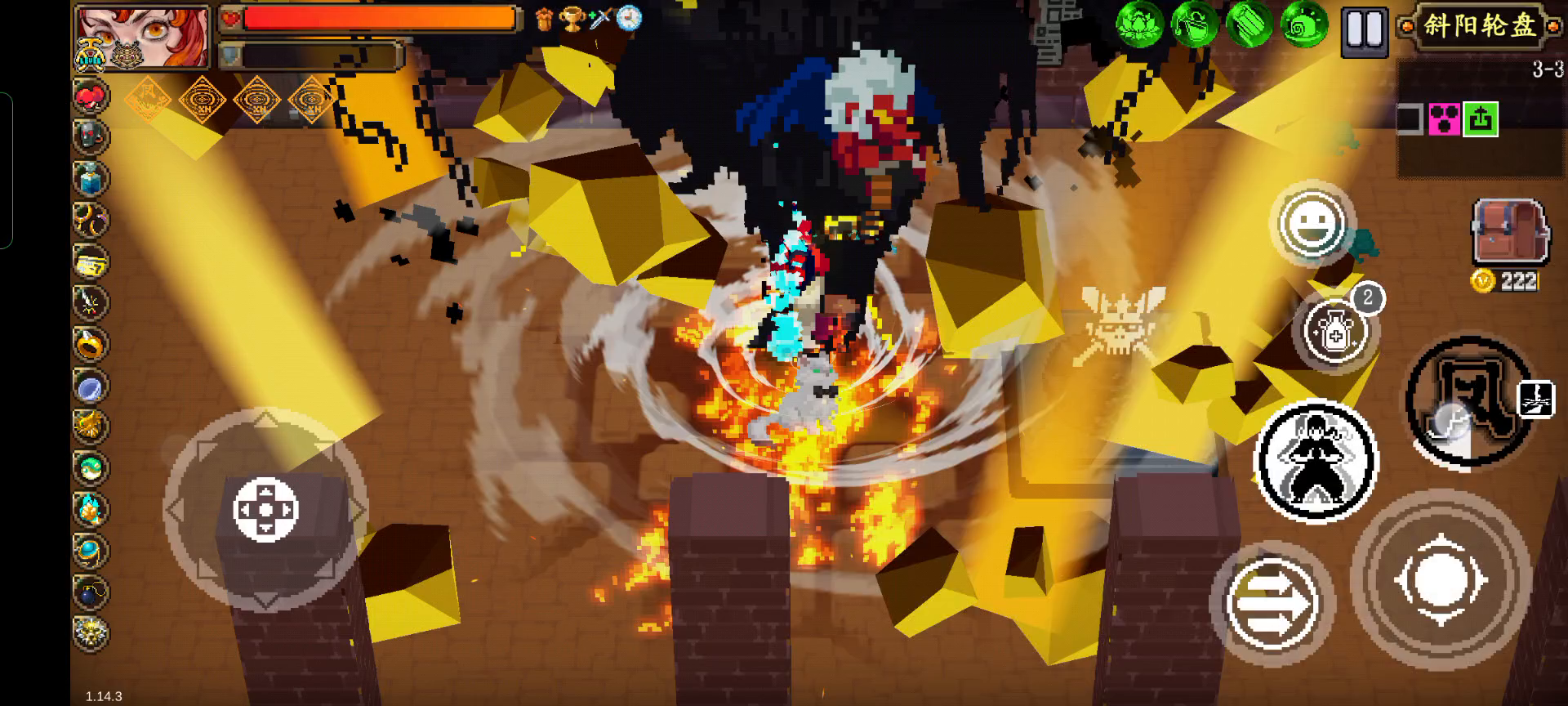The image size is (1568, 706).
Task: Click the magenta room on minimap
Action: tap(1444, 119)
